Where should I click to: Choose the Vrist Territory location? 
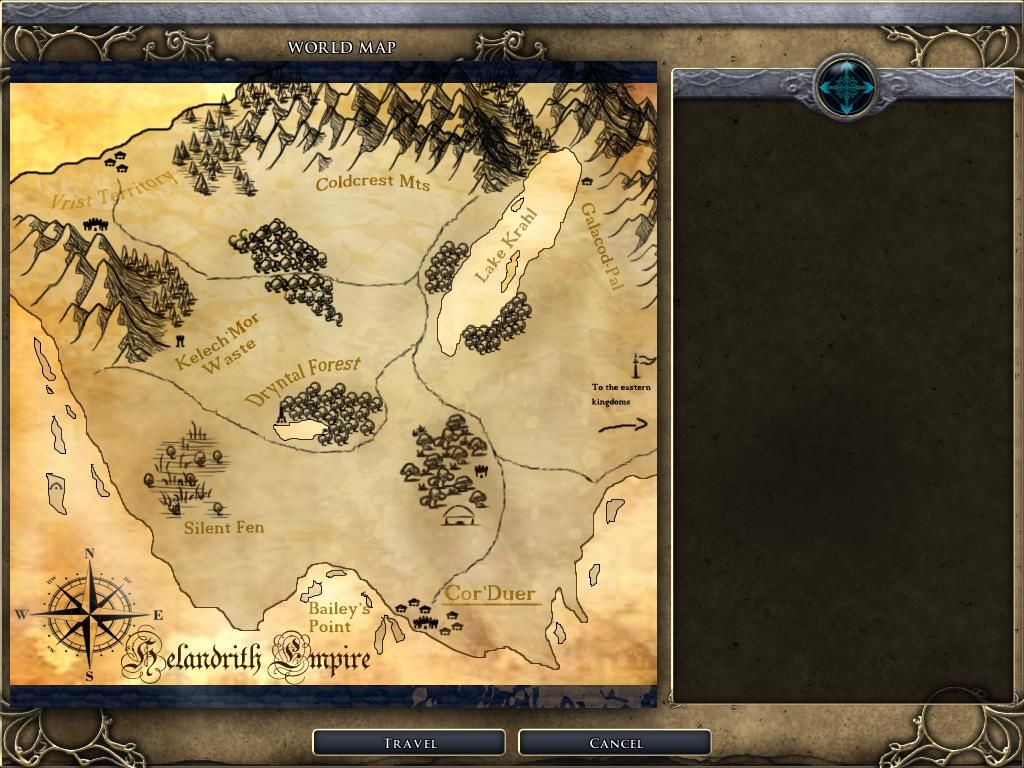[111, 189]
